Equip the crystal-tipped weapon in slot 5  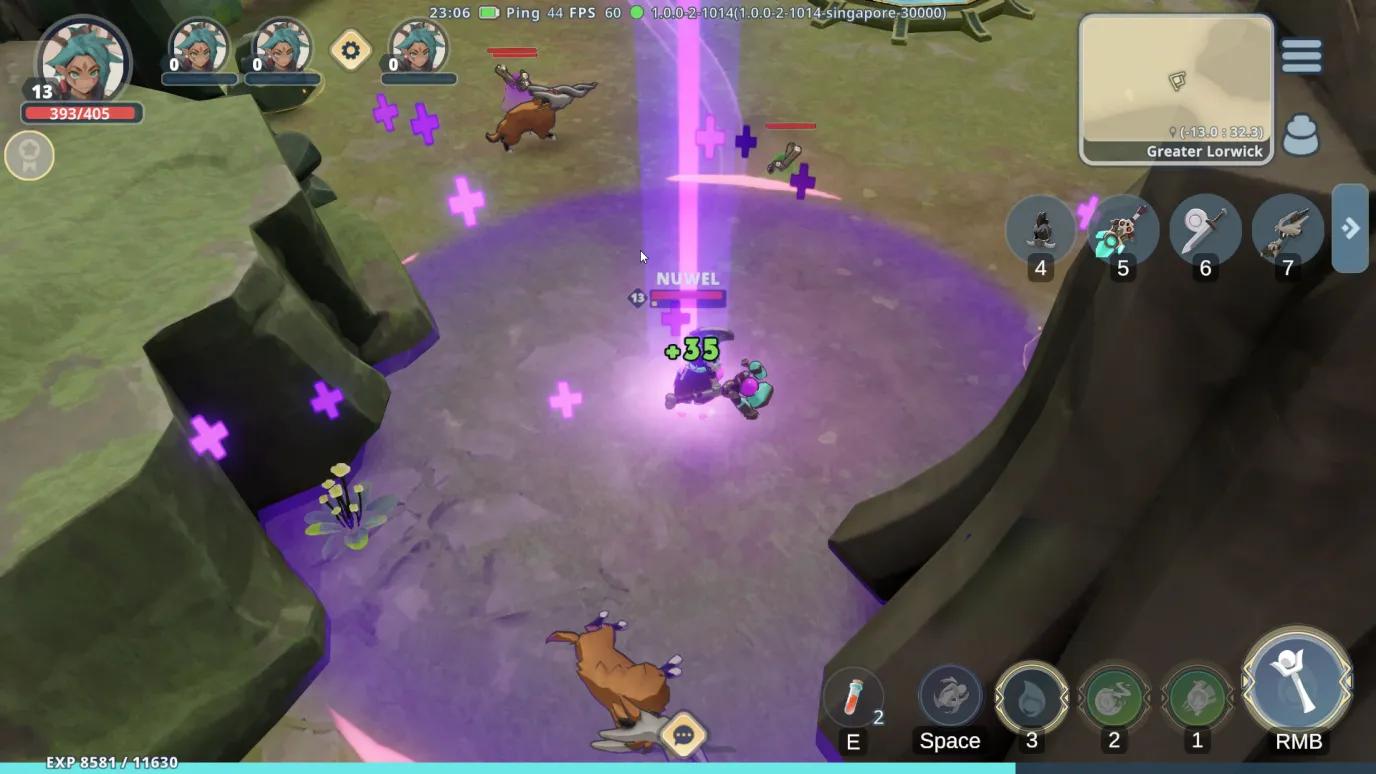pyautogui.click(x=1123, y=230)
